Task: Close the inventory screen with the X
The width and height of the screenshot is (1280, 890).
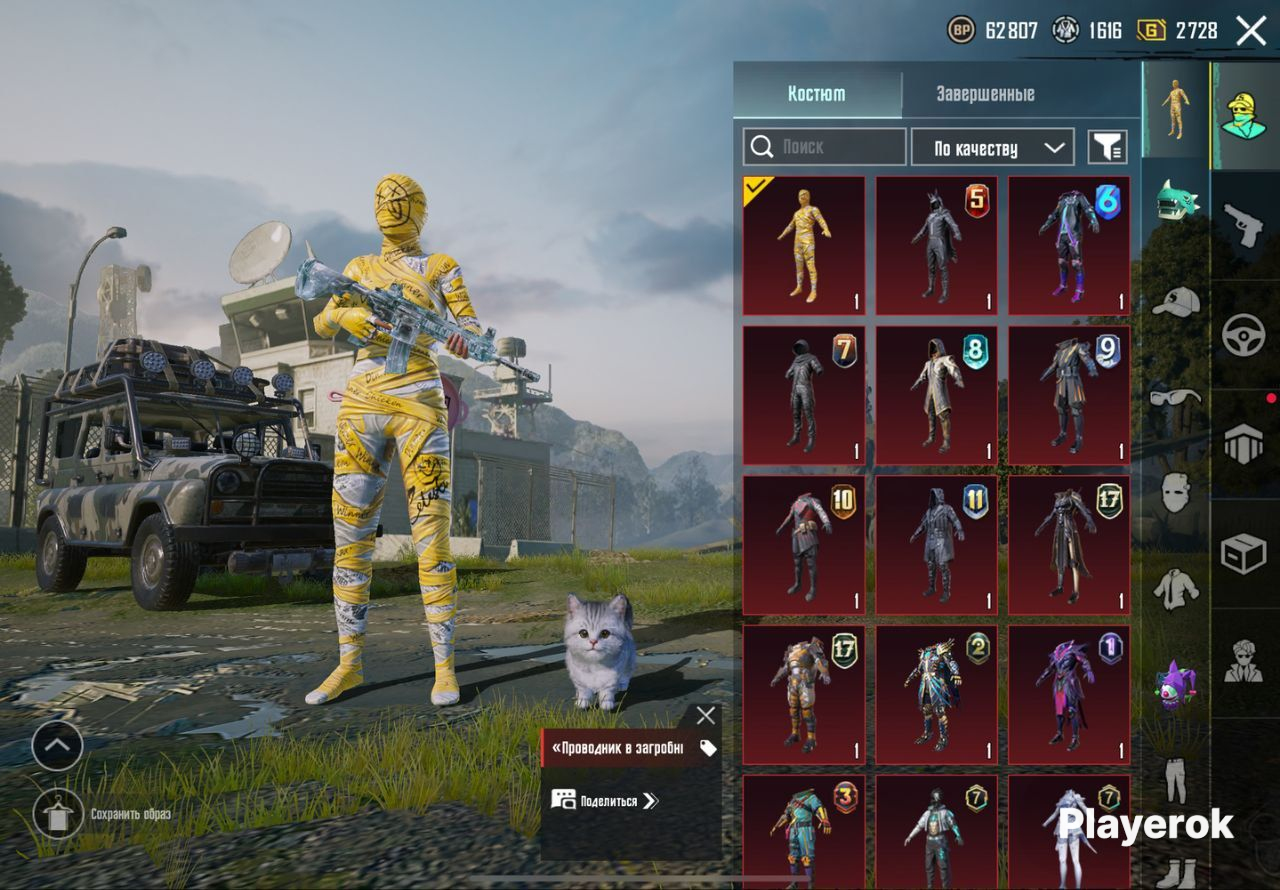Action: 1251,31
